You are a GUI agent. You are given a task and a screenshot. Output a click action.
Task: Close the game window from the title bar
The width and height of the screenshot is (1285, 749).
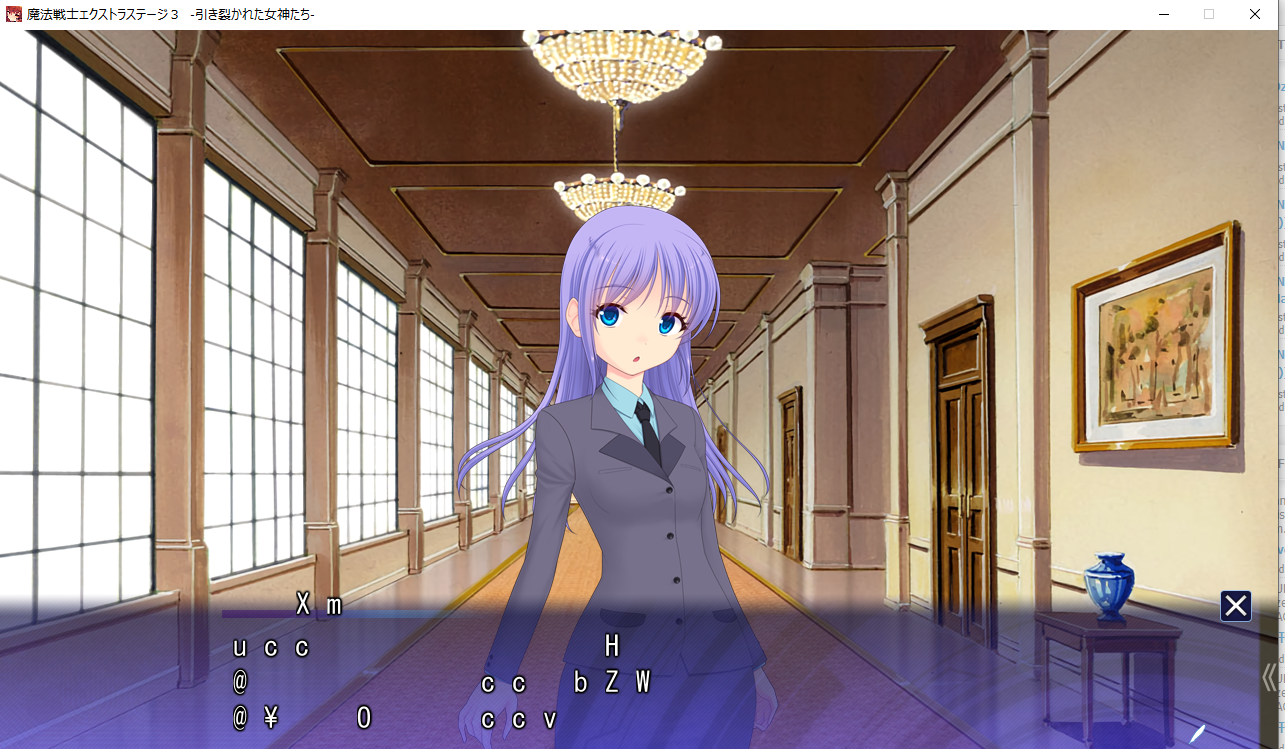(x=1255, y=14)
